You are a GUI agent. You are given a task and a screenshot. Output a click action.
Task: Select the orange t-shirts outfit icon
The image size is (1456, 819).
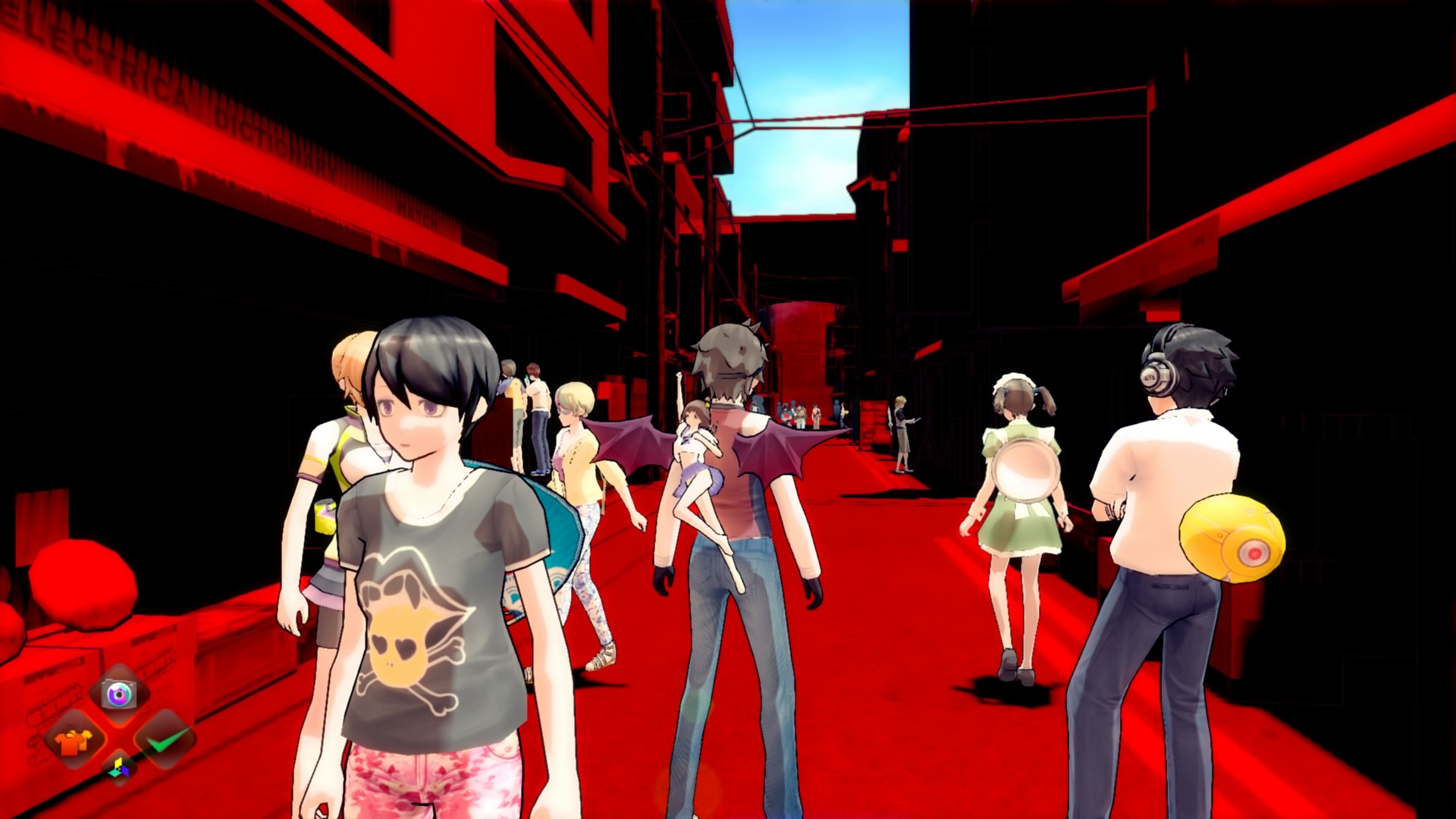(x=74, y=740)
